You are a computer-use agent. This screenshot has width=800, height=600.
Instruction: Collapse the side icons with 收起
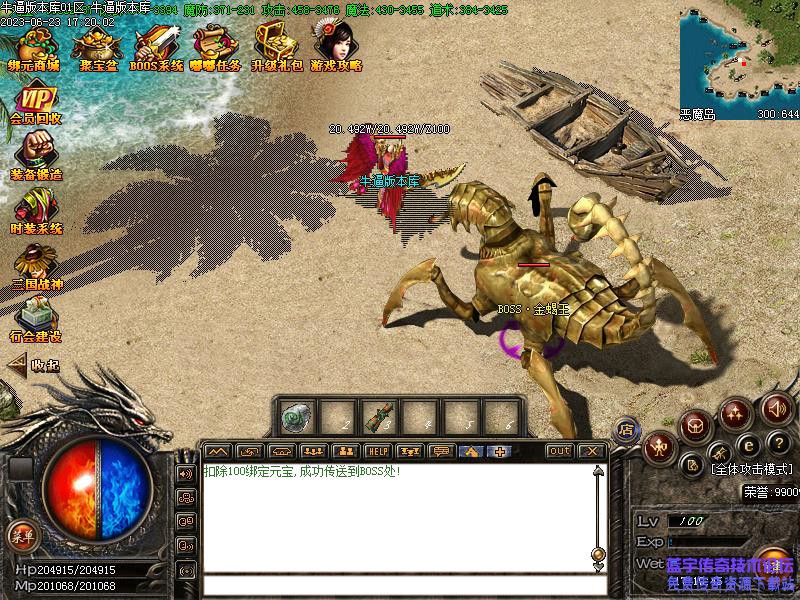click(x=34, y=366)
